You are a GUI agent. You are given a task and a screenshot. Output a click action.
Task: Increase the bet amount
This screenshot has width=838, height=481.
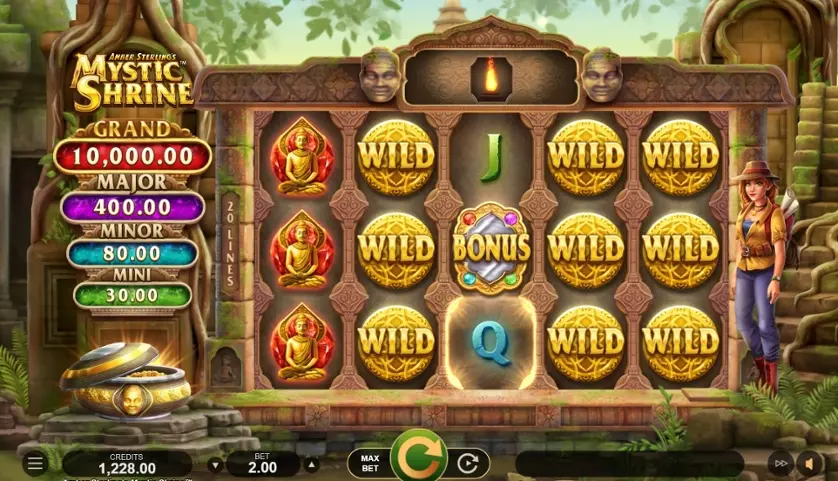[x=311, y=464]
